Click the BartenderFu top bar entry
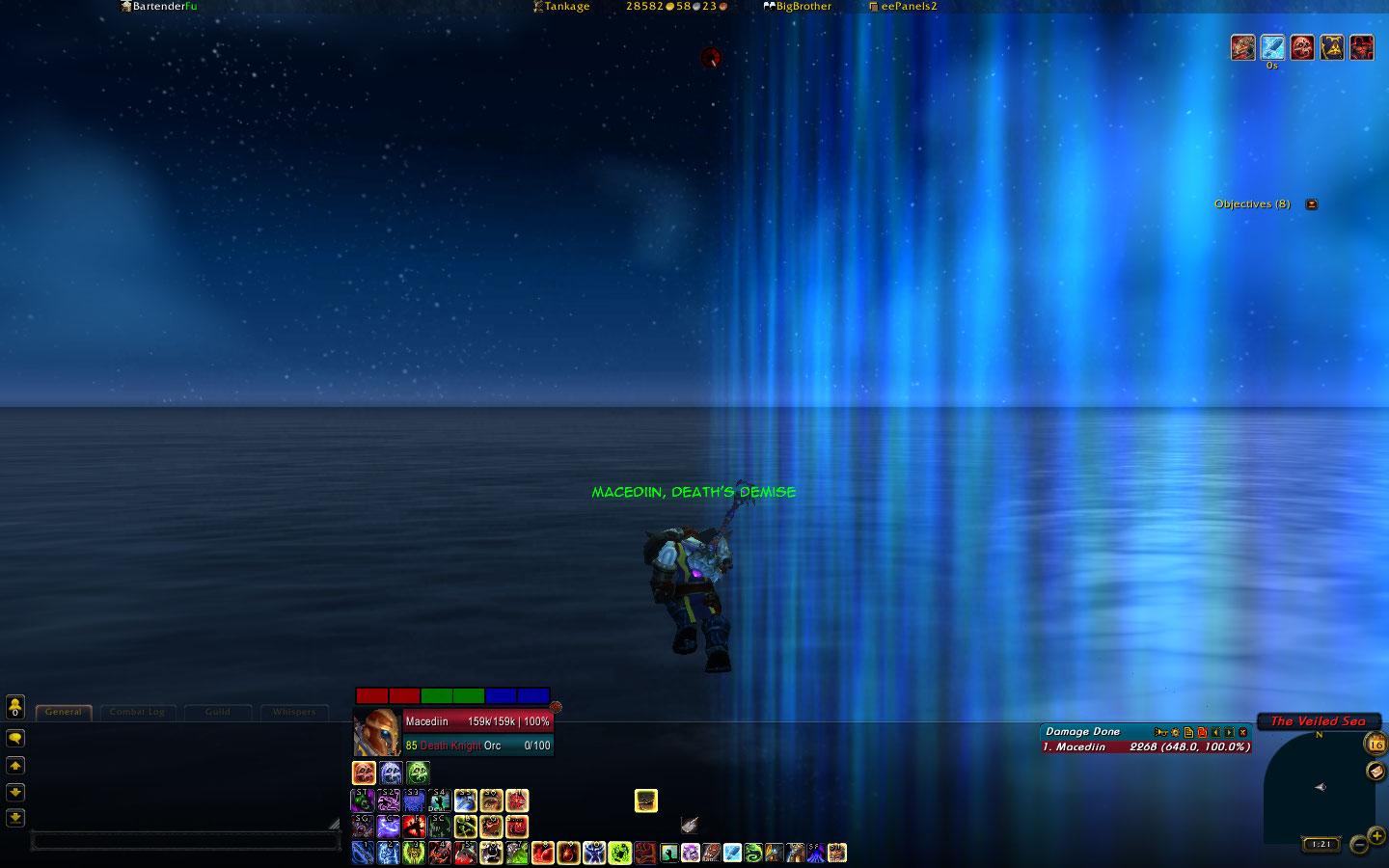The image size is (1389, 868). click(158, 7)
